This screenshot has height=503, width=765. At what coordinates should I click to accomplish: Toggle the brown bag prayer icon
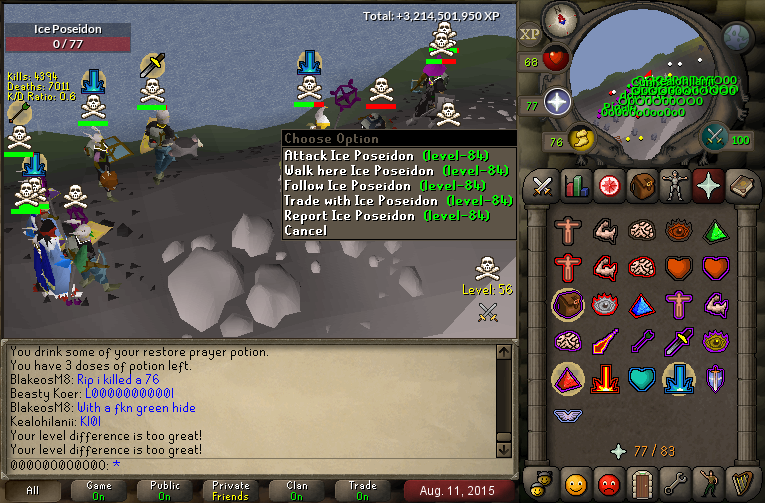pyautogui.click(x=567, y=304)
